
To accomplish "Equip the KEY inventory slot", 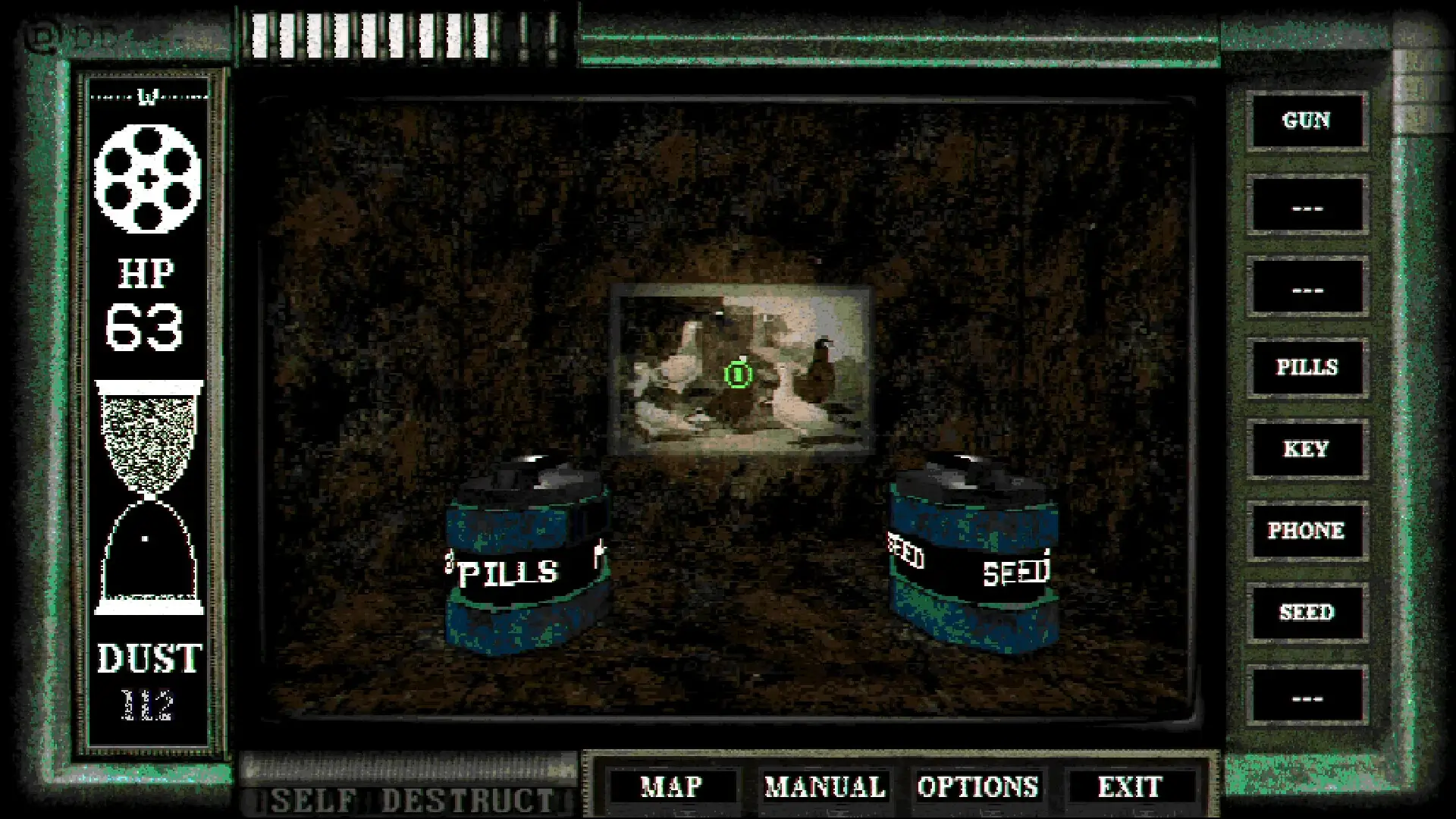I will pyautogui.click(x=1307, y=449).
